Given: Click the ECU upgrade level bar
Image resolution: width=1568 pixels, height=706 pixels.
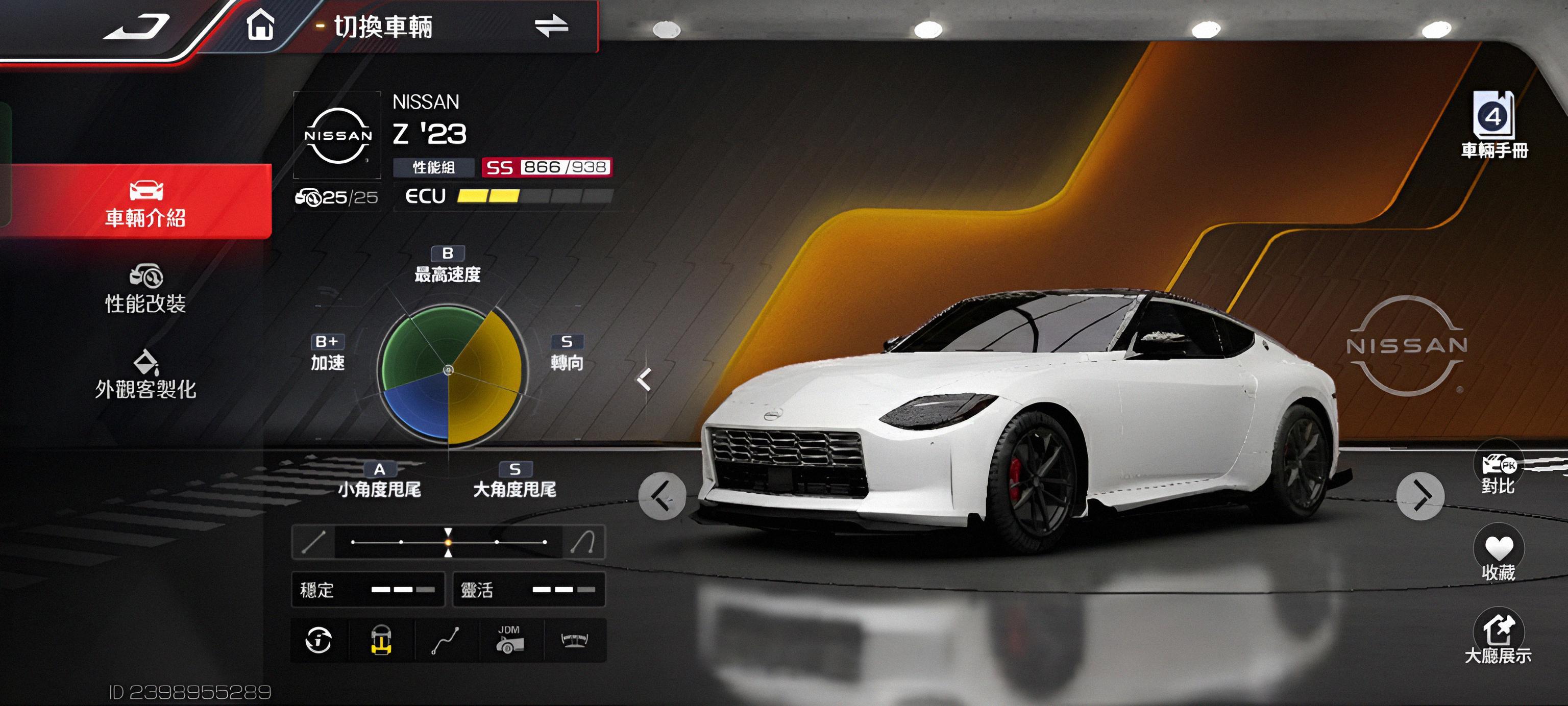Looking at the screenshot, I should click(x=534, y=196).
